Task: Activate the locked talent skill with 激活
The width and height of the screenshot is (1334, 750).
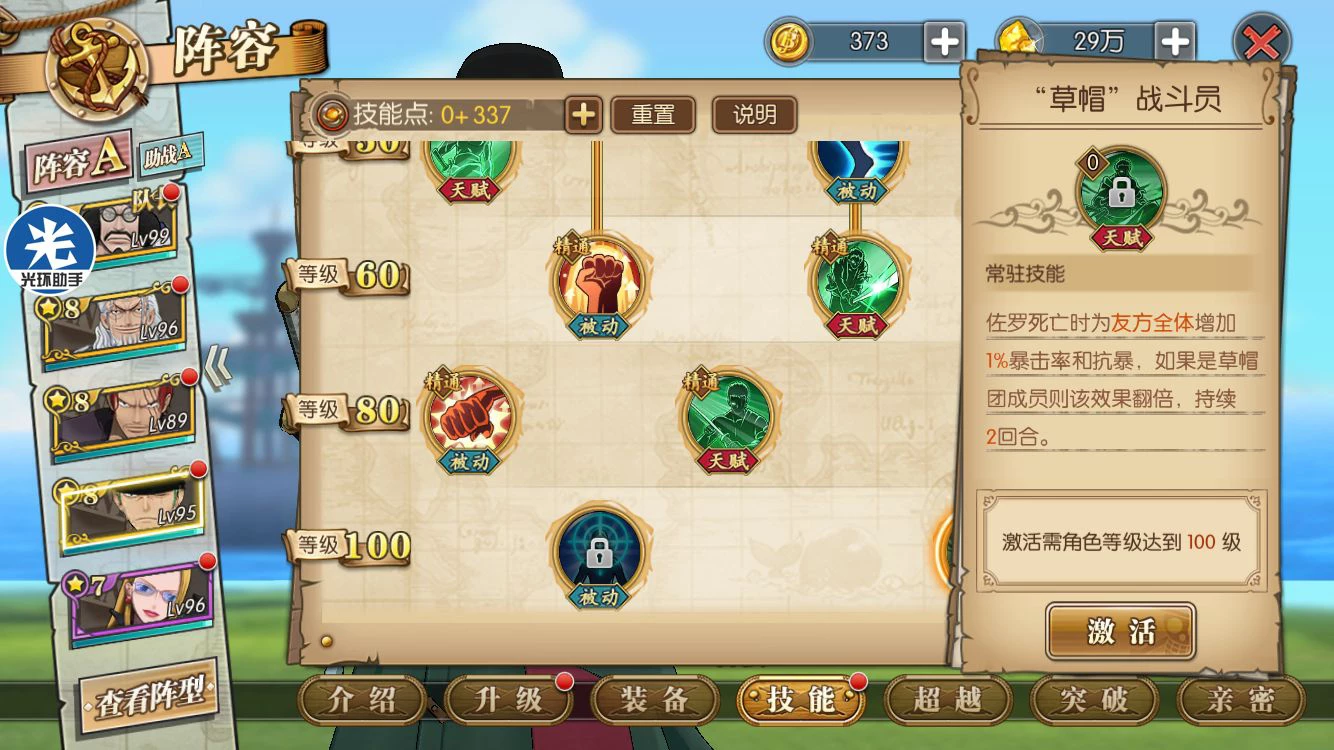Action: click(1120, 631)
